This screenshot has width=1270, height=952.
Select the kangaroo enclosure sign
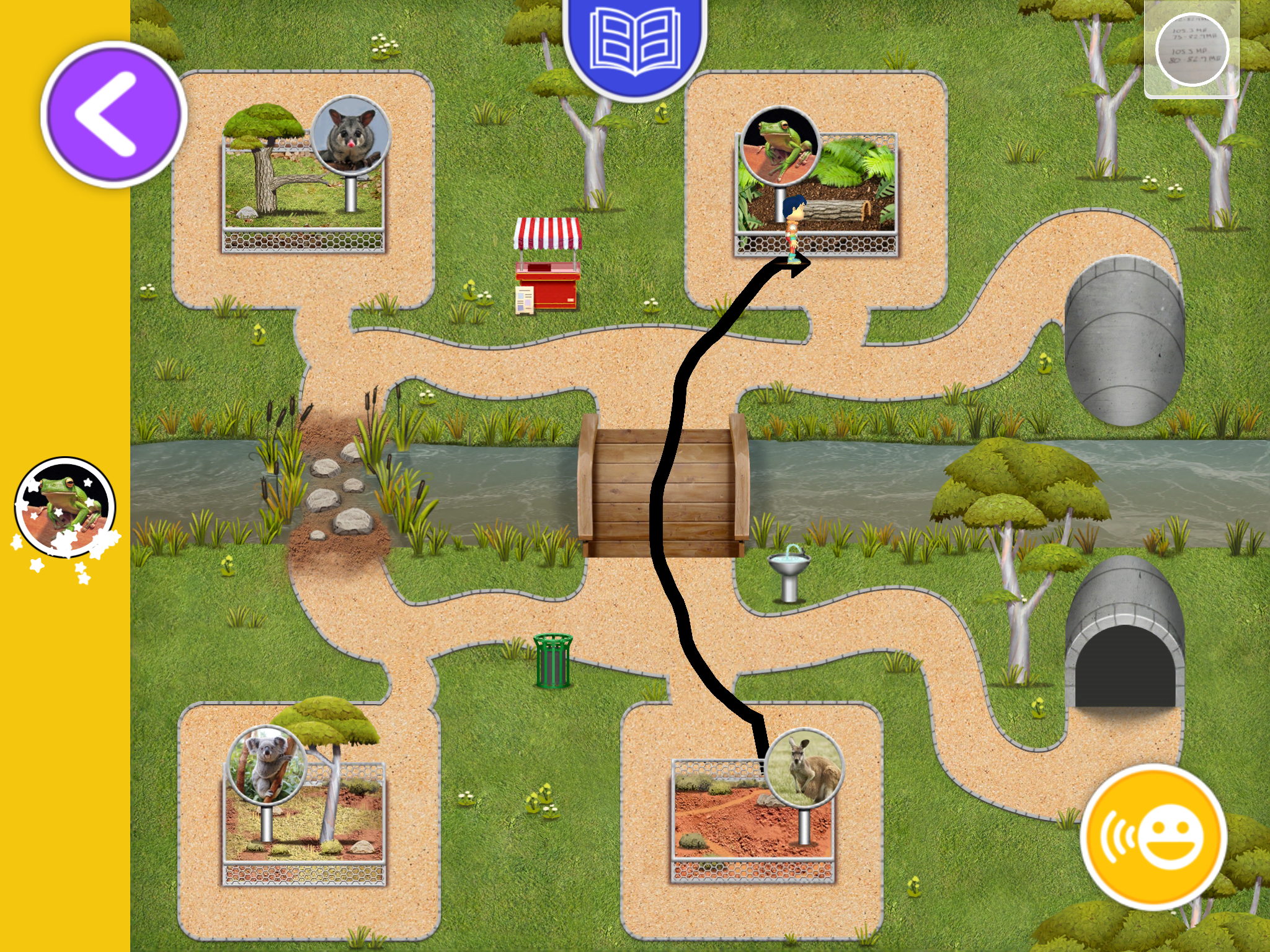804,769
